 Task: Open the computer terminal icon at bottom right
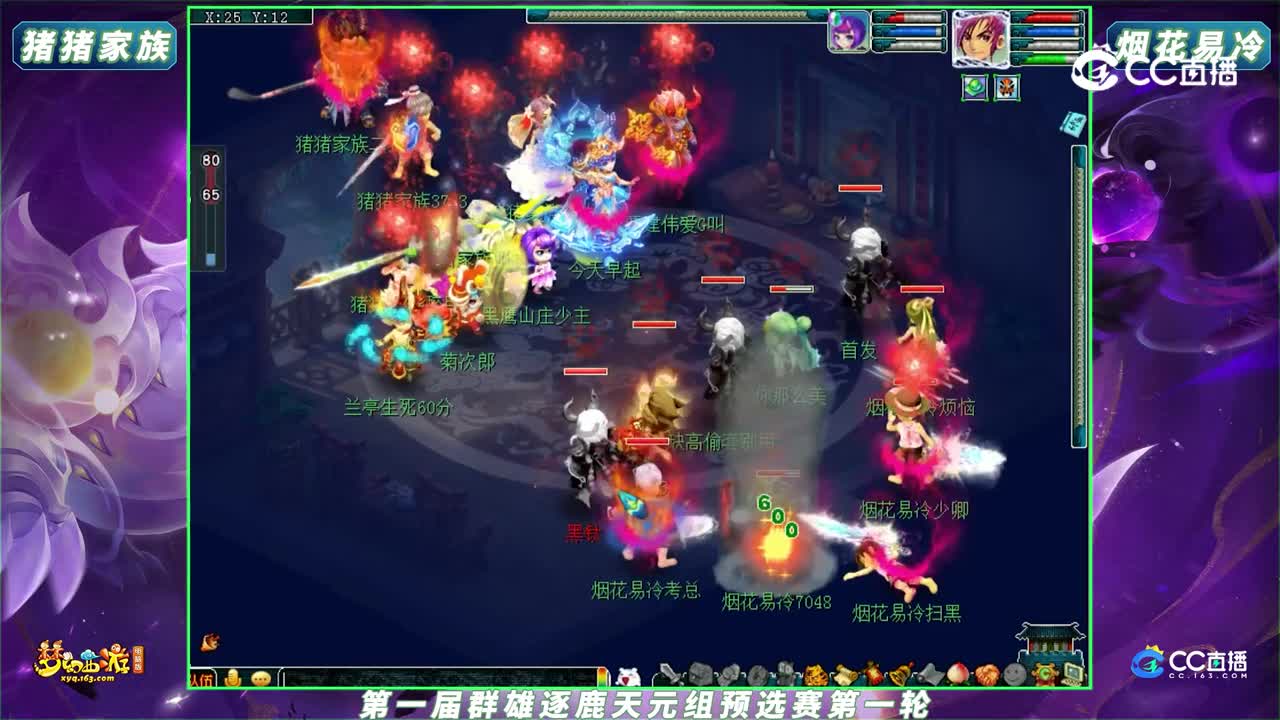pyautogui.click(x=1072, y=675)
